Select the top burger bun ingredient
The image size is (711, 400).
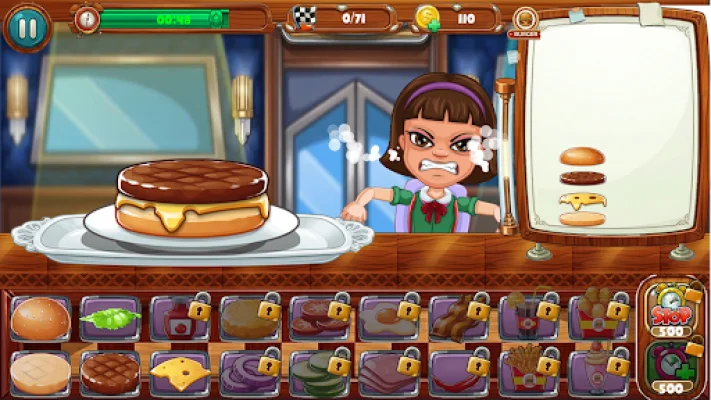click(41, 318)
